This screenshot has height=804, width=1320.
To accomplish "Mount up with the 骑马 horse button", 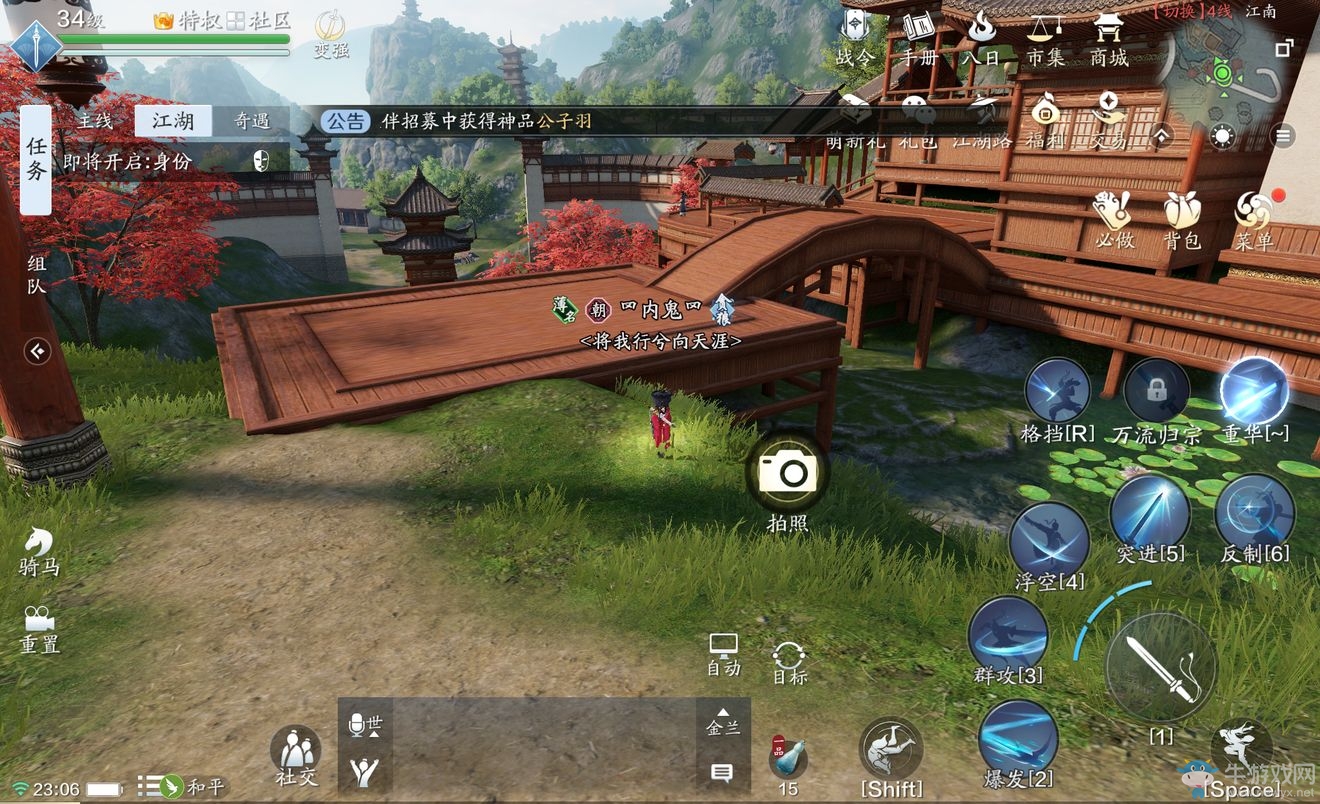I will click(x=39, y=550).
